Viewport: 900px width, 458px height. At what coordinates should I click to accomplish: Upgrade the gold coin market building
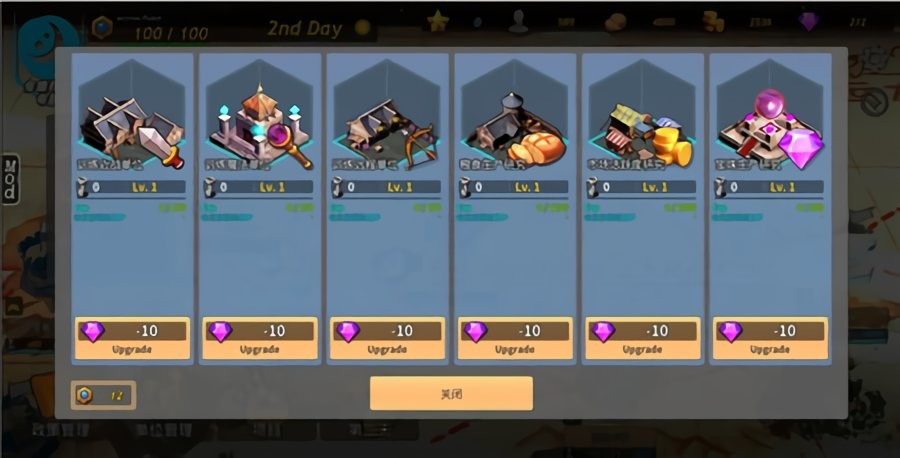(643, 338)
